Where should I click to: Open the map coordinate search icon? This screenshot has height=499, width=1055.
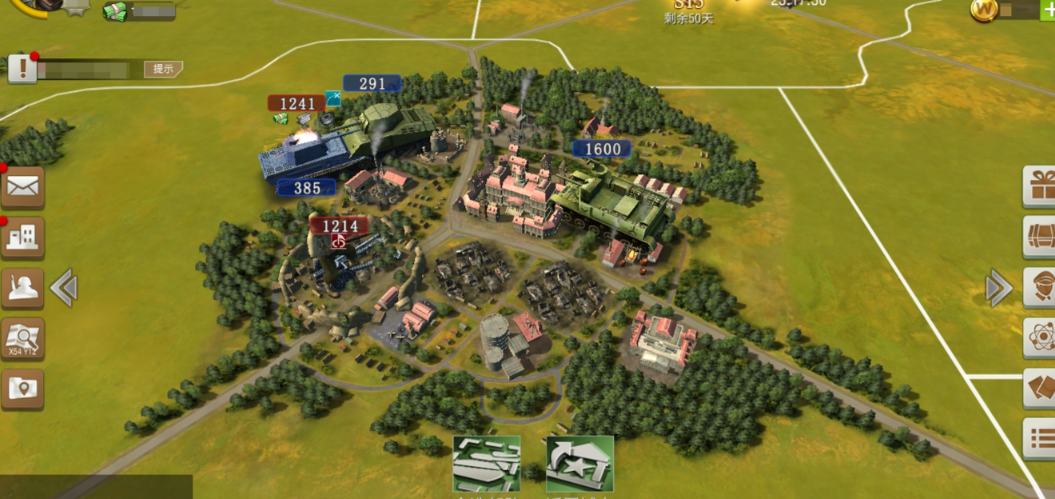pyautogui.click(x=22, y=339)
